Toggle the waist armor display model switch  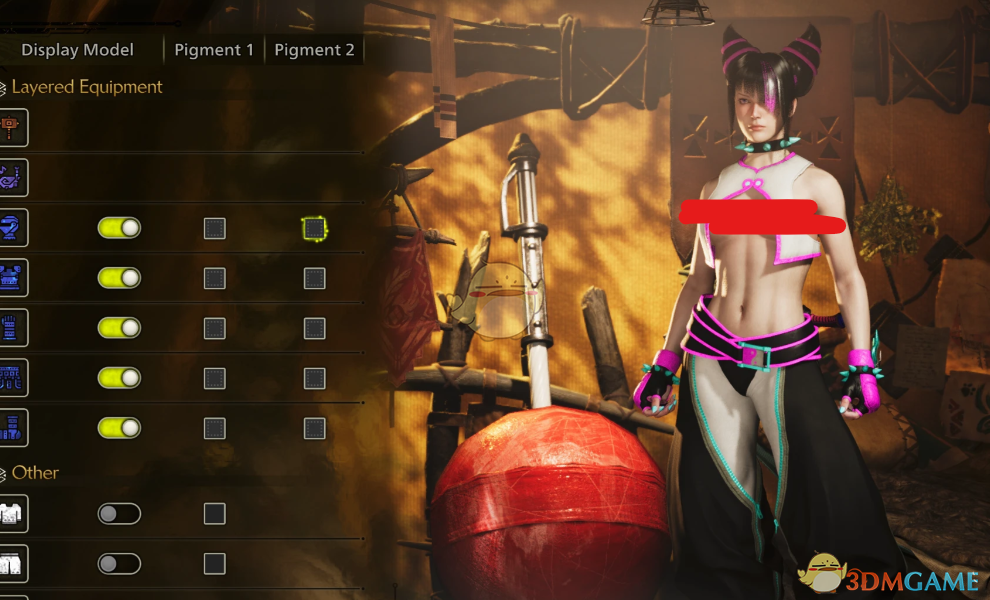(x=119, y=378)
